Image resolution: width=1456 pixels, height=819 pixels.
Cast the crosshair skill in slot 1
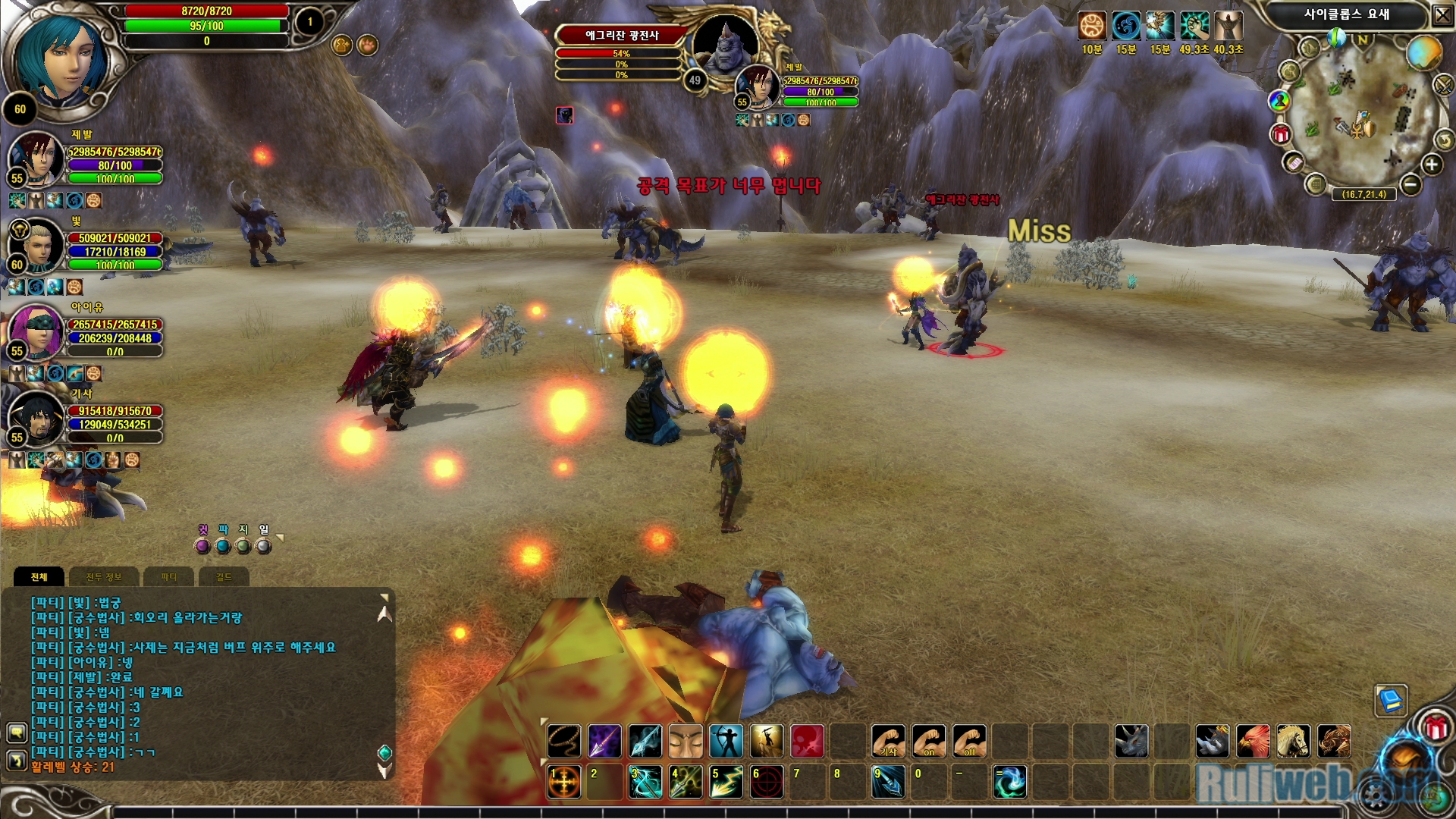[x=564, y=782]
